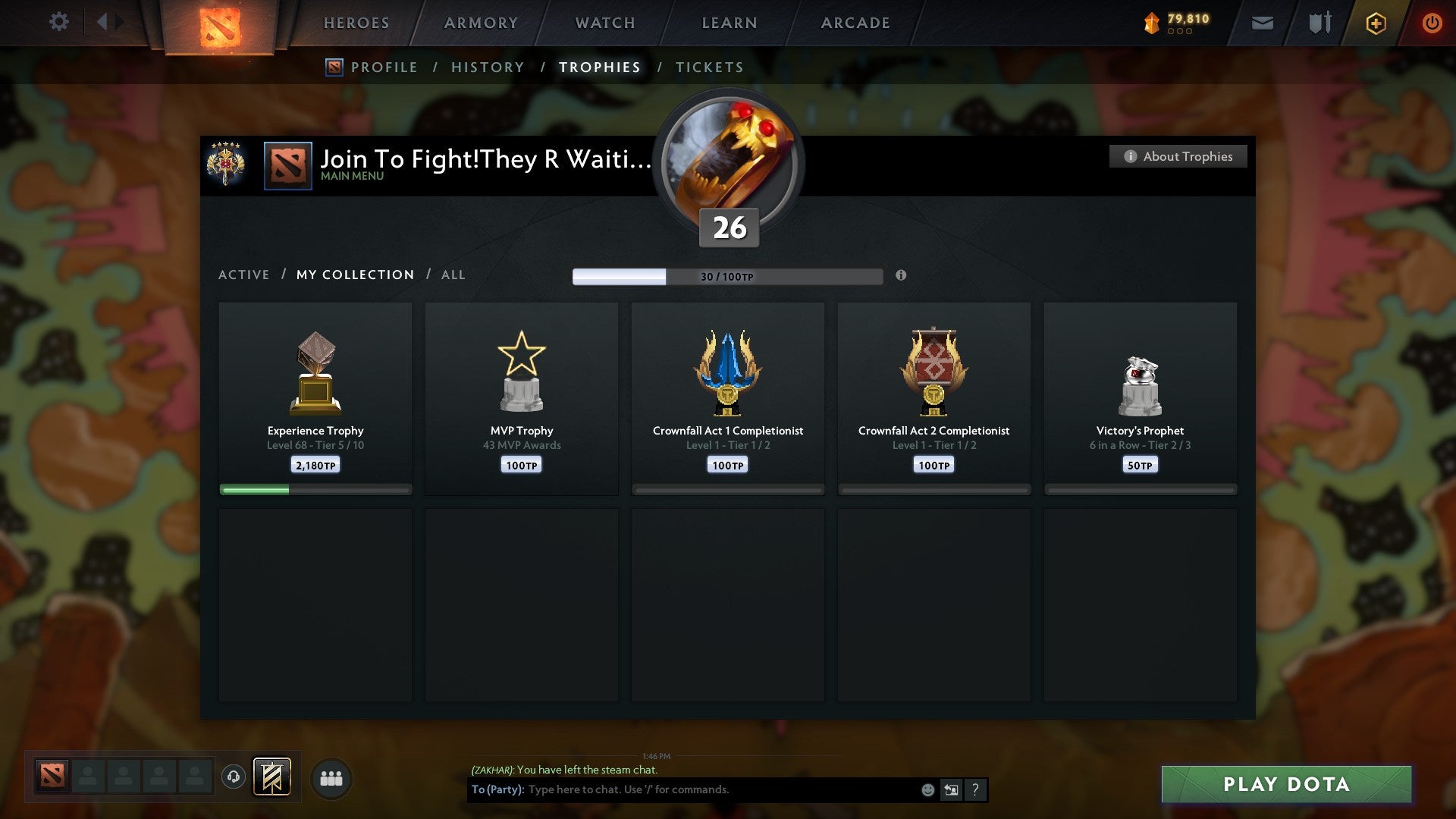The width and height of the screenshot is (1456, 819).
Task: Click the power button at top right
Action: pos(1432,23)
